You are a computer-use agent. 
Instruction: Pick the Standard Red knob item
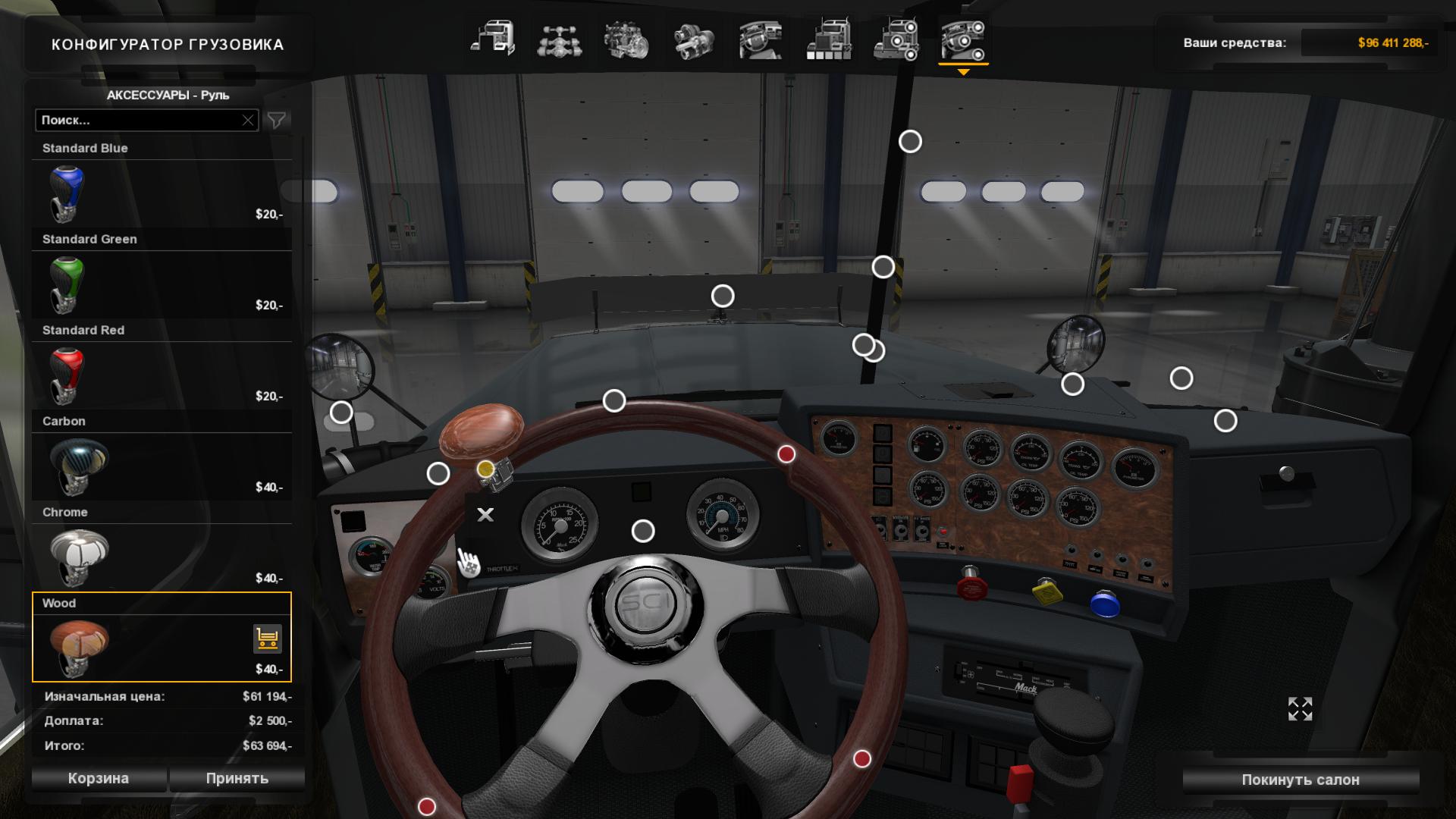coord(162,375)
